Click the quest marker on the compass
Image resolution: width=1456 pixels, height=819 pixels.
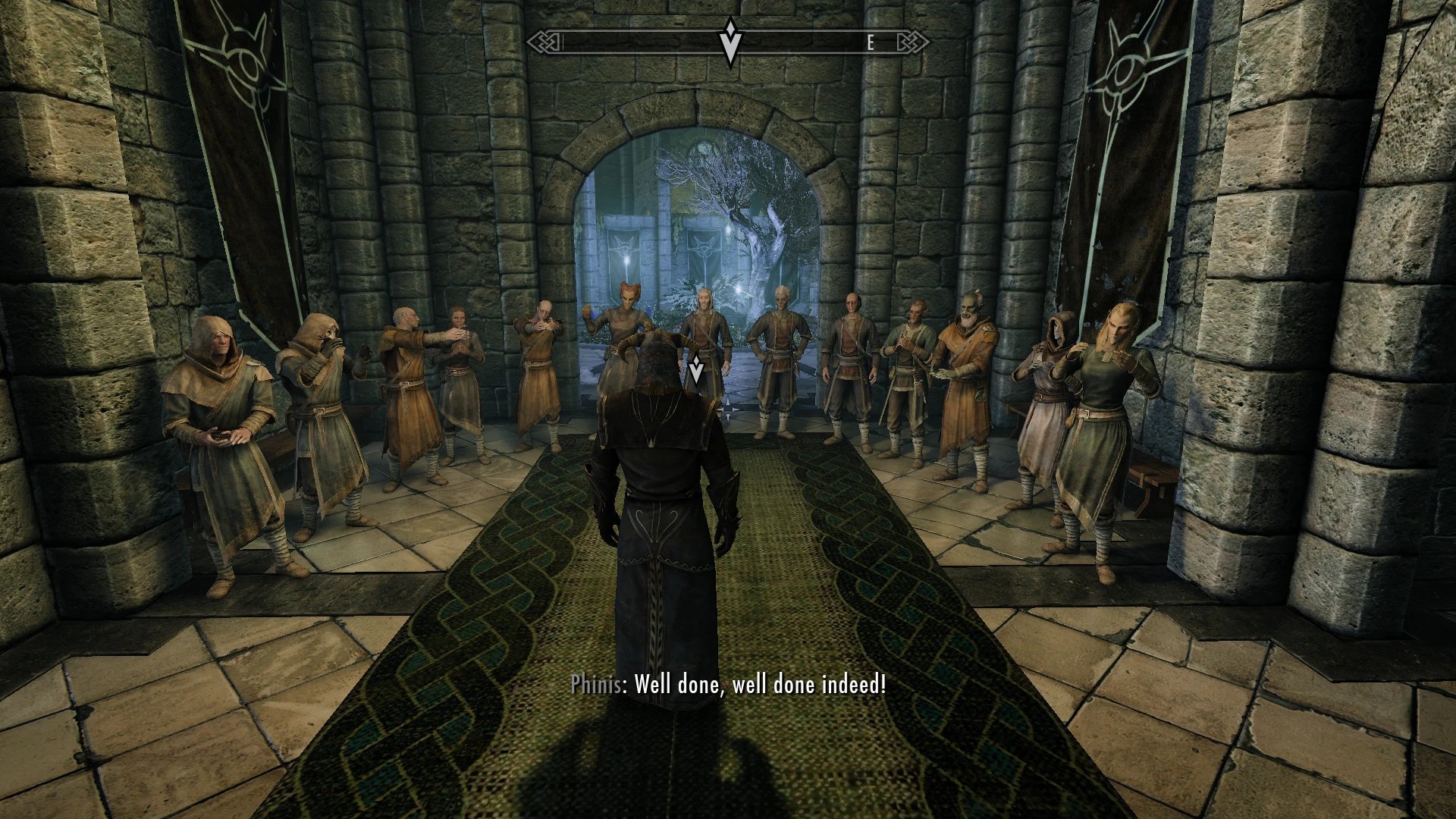(x=730, y=42)
